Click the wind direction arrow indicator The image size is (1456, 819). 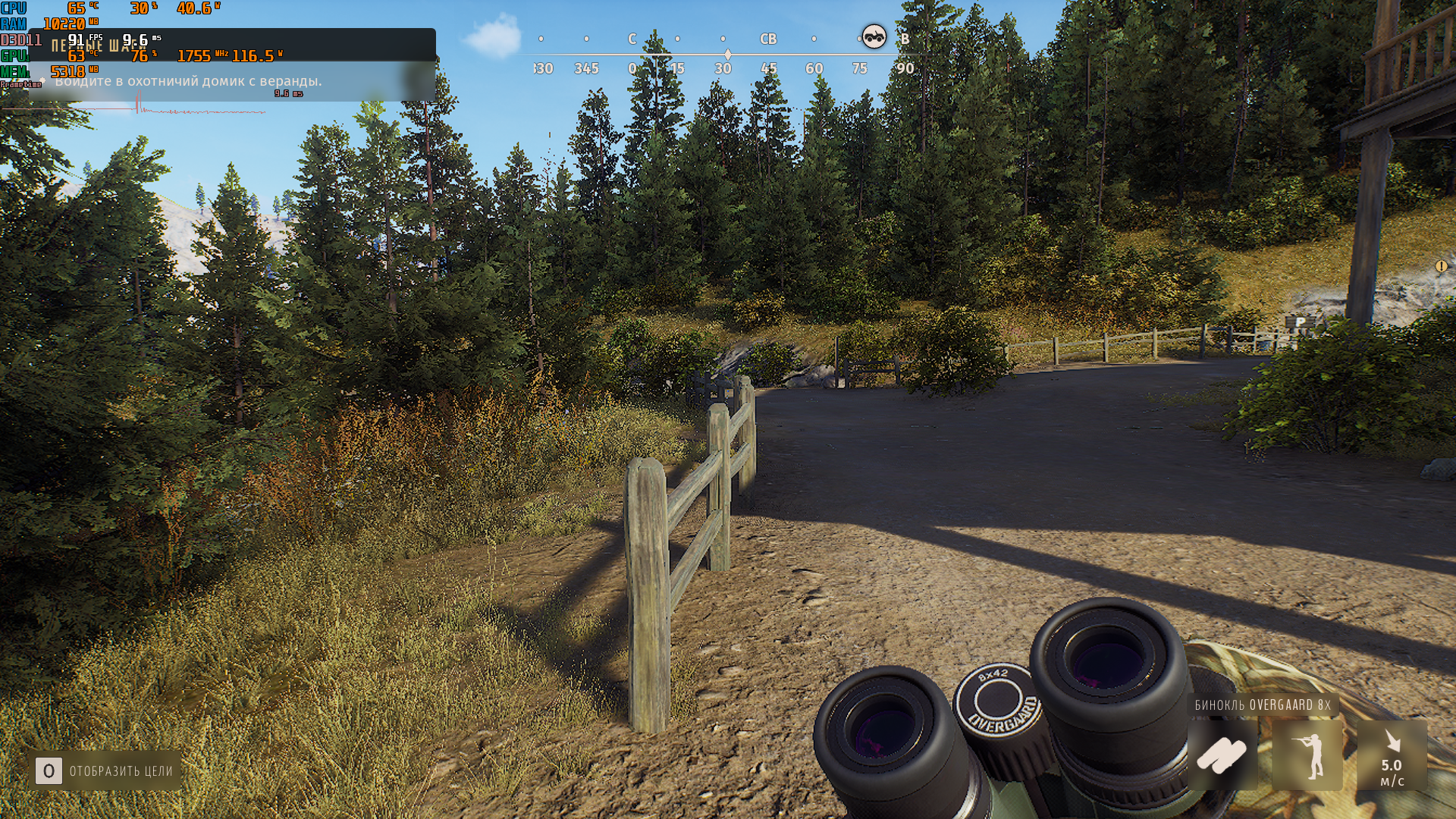click(1392, 742)
